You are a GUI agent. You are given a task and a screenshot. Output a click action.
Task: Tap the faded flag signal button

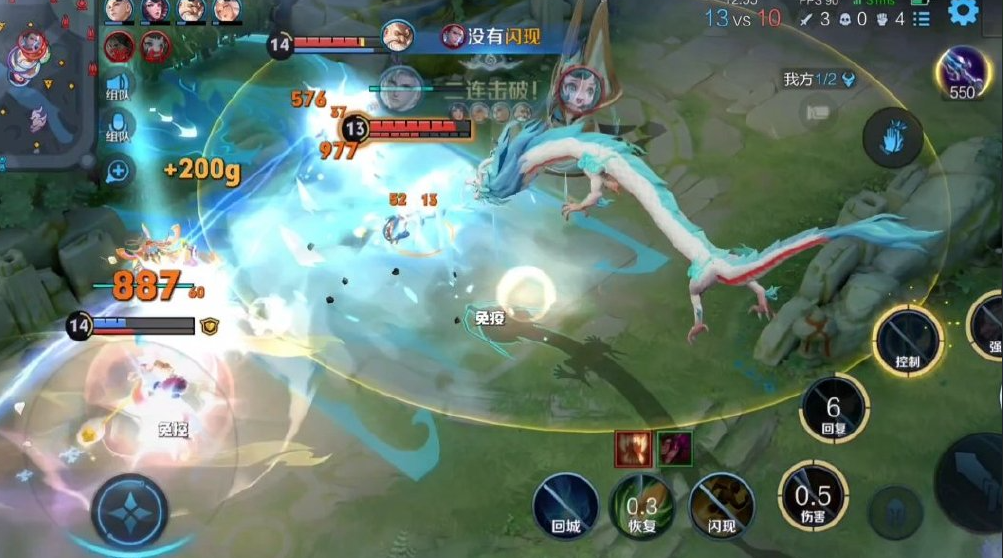821,112
